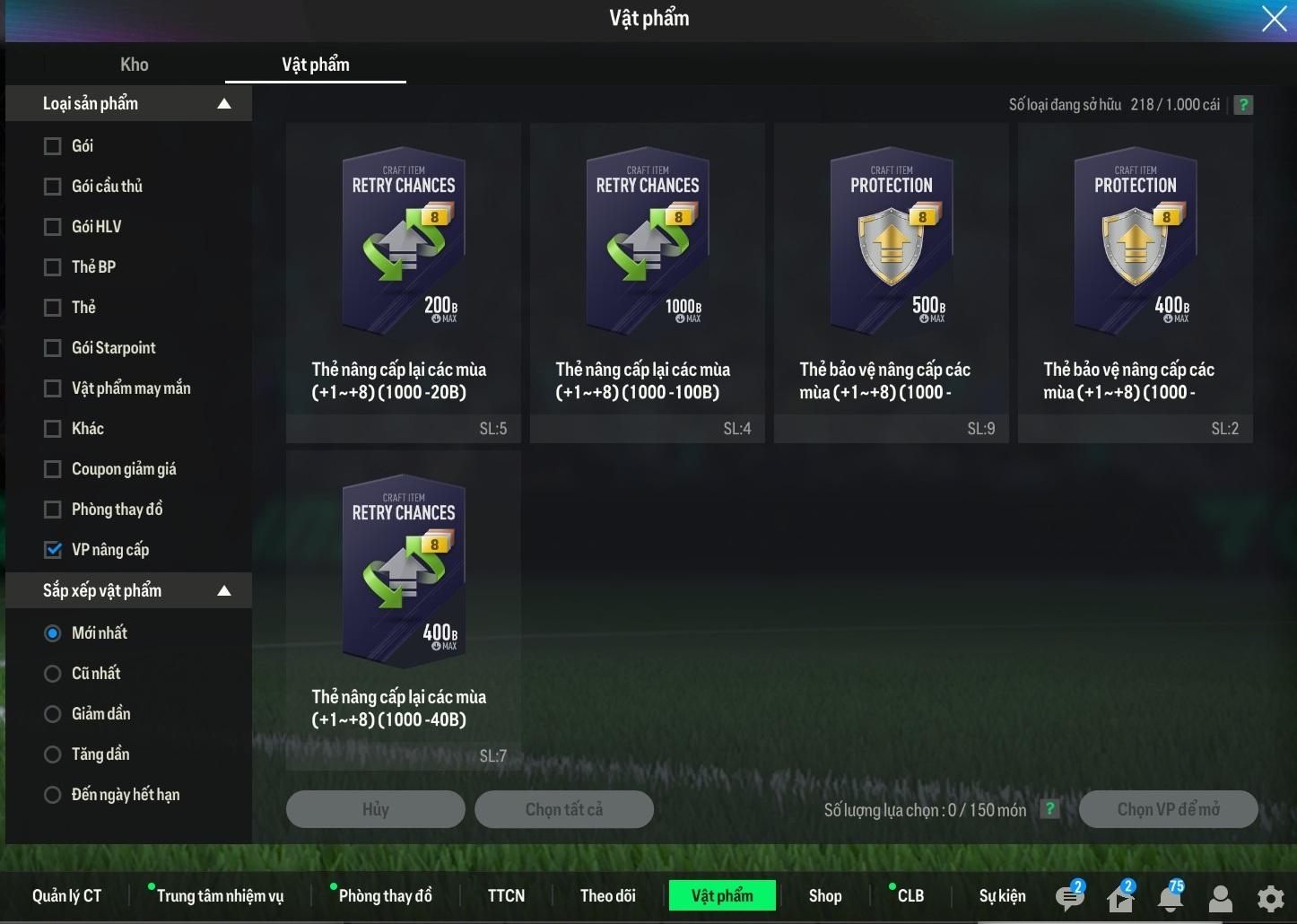Enable the Thẻ BP filter
The width and height of the screenshot is (1297, 924).
(x=53, y=267)
